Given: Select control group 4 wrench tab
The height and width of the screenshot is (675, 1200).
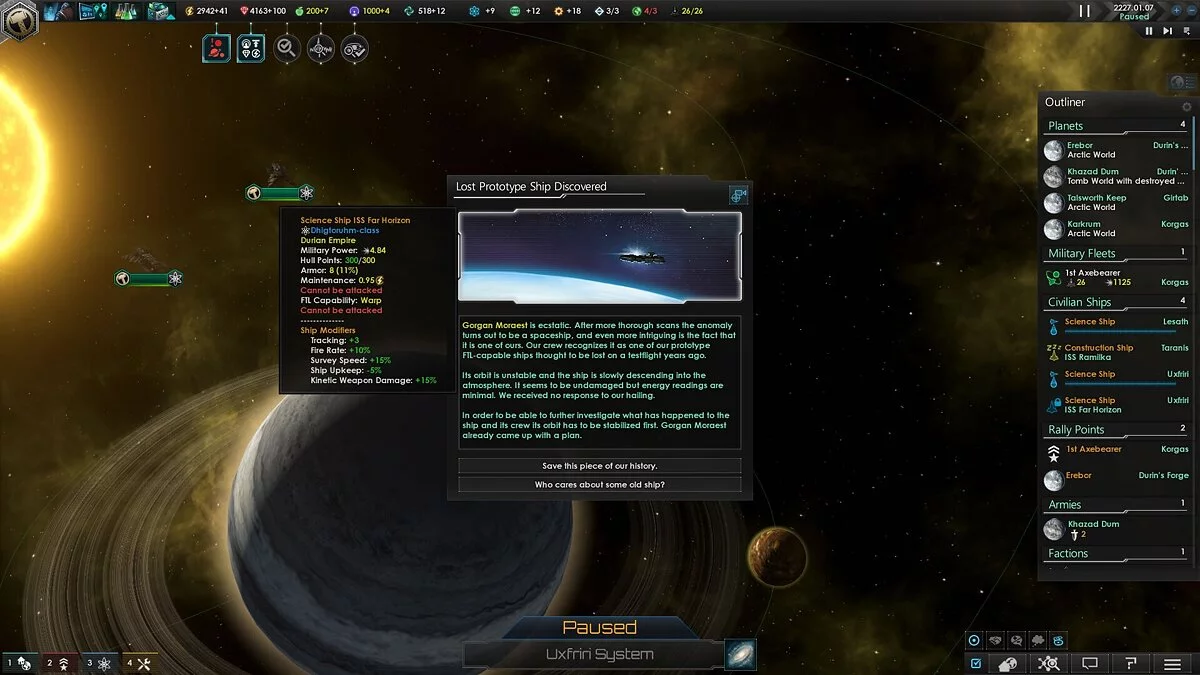Looking at the screenshot, I should pos(138,663).
